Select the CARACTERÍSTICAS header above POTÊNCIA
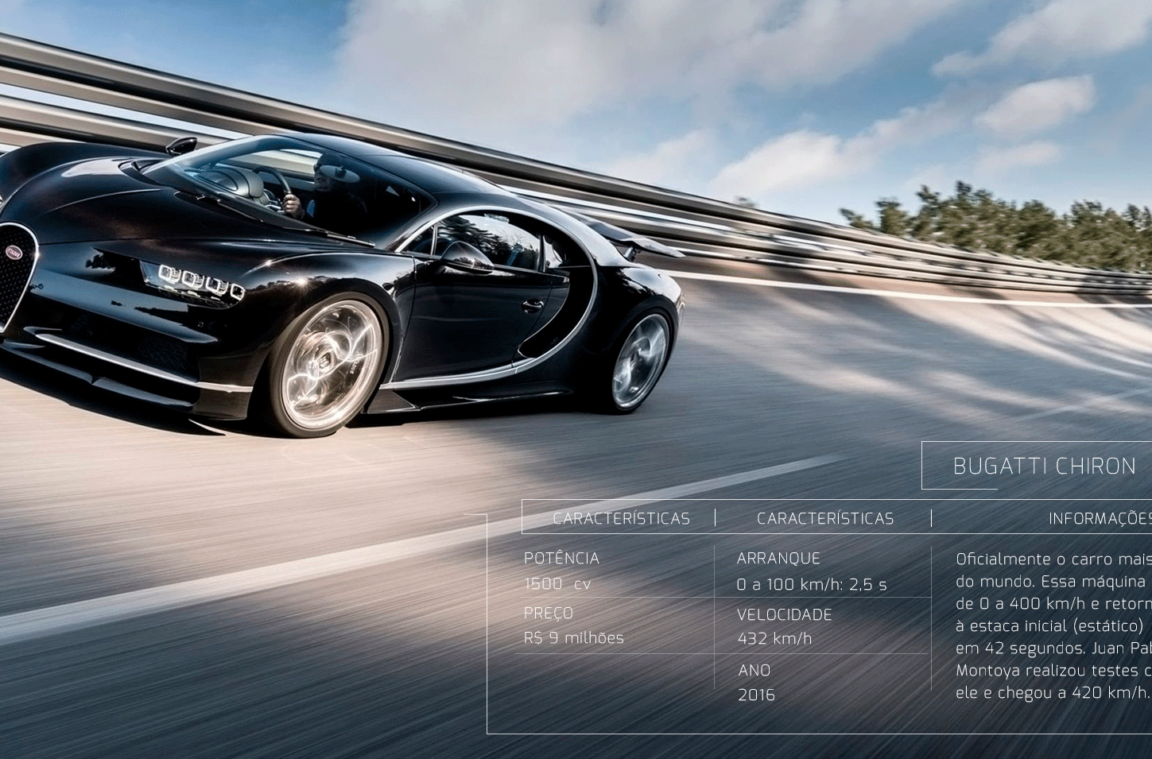 coord(620,518)
